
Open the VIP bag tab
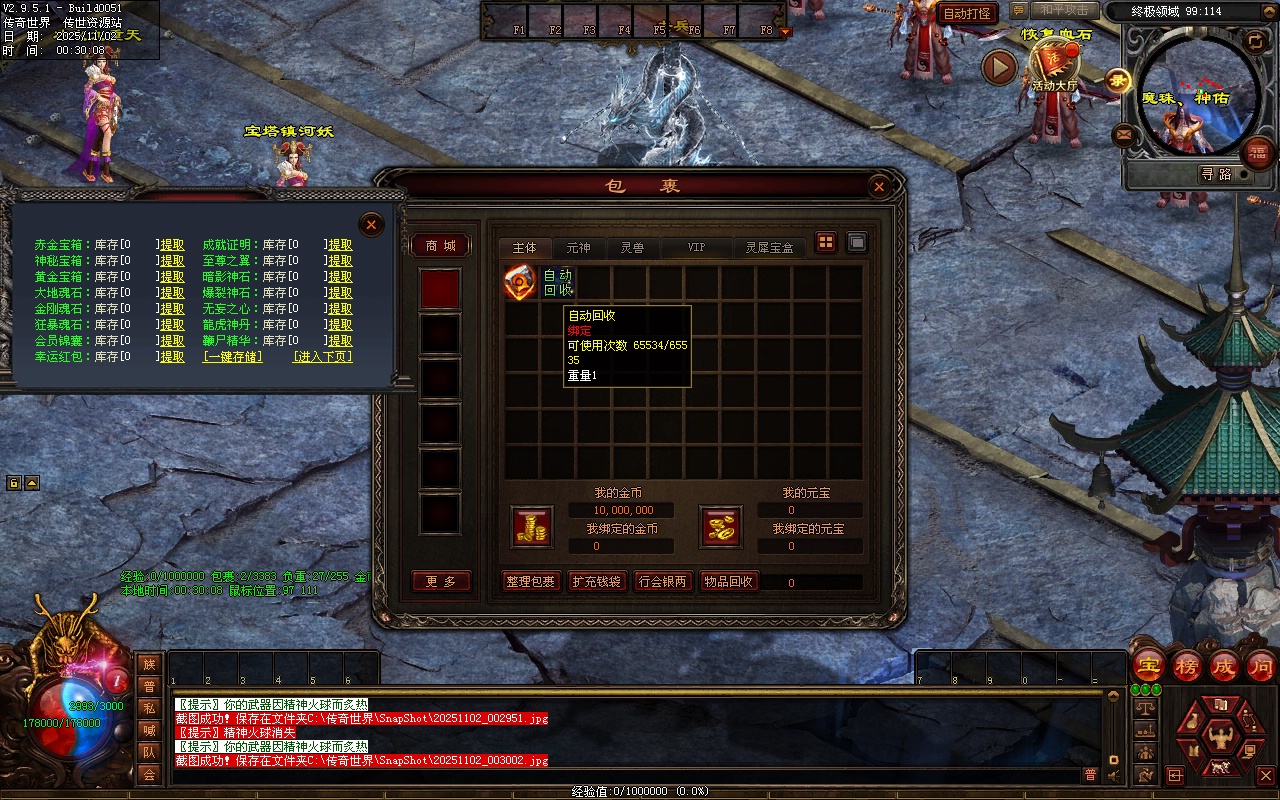coord(696,247)
